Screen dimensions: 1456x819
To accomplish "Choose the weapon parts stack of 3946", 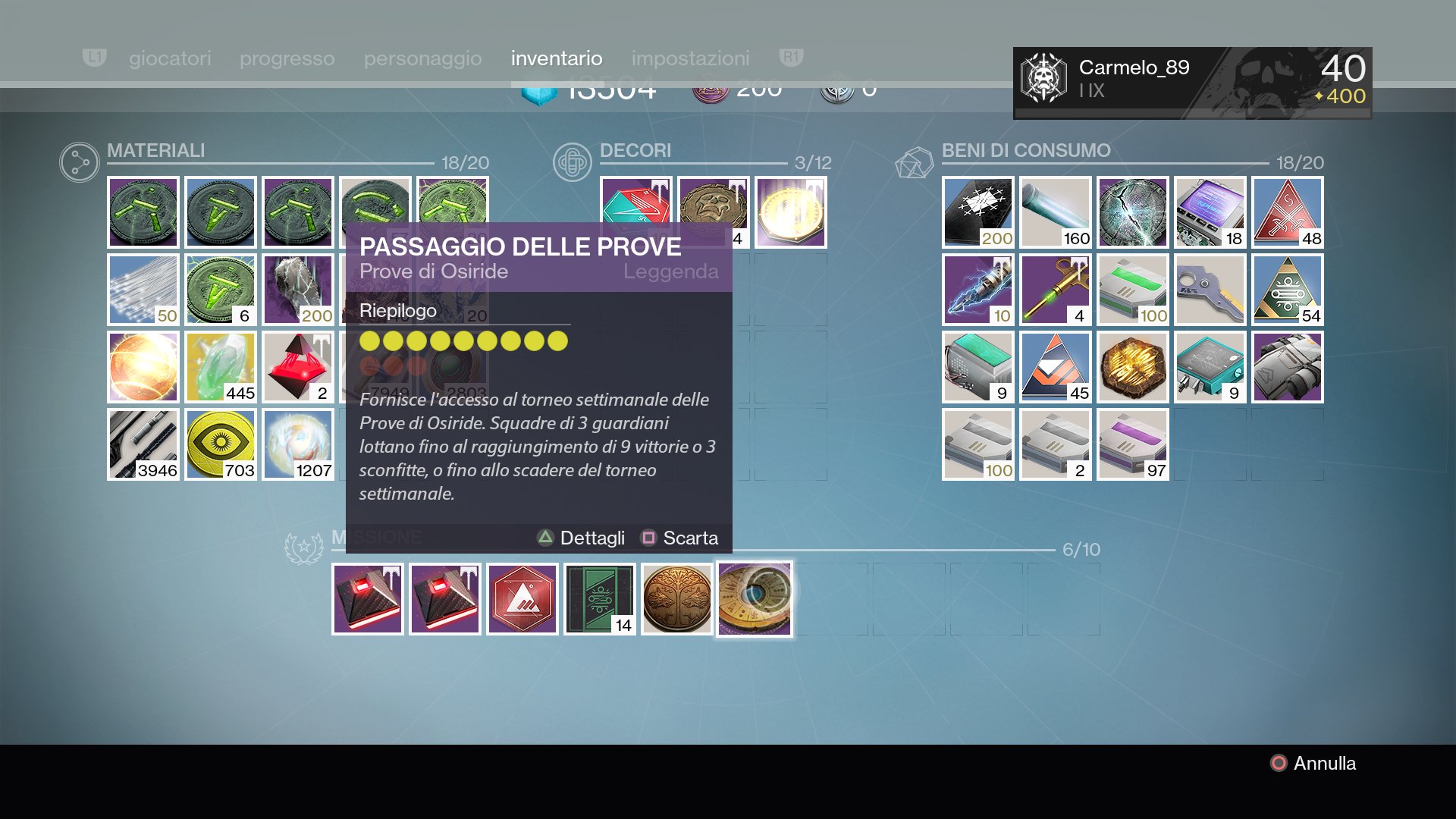I will [x=143, y=444].
